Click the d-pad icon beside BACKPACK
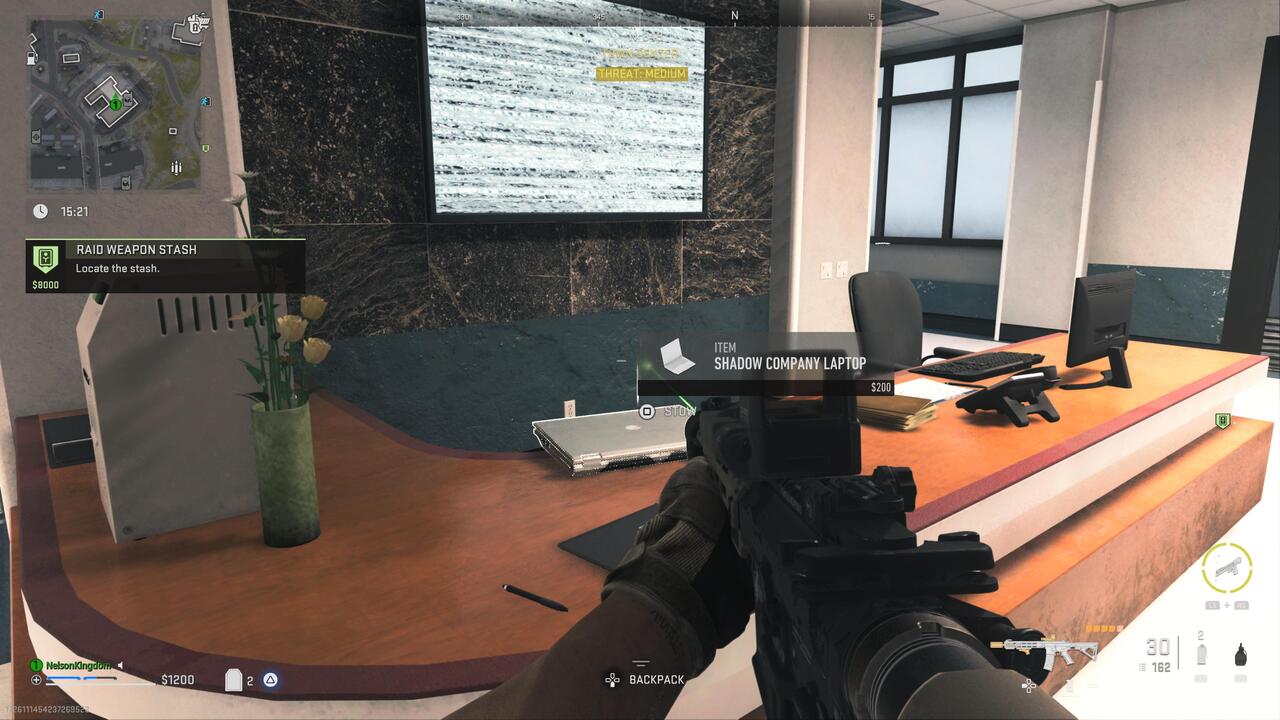The image size is (1280, 720). (611, 679)
